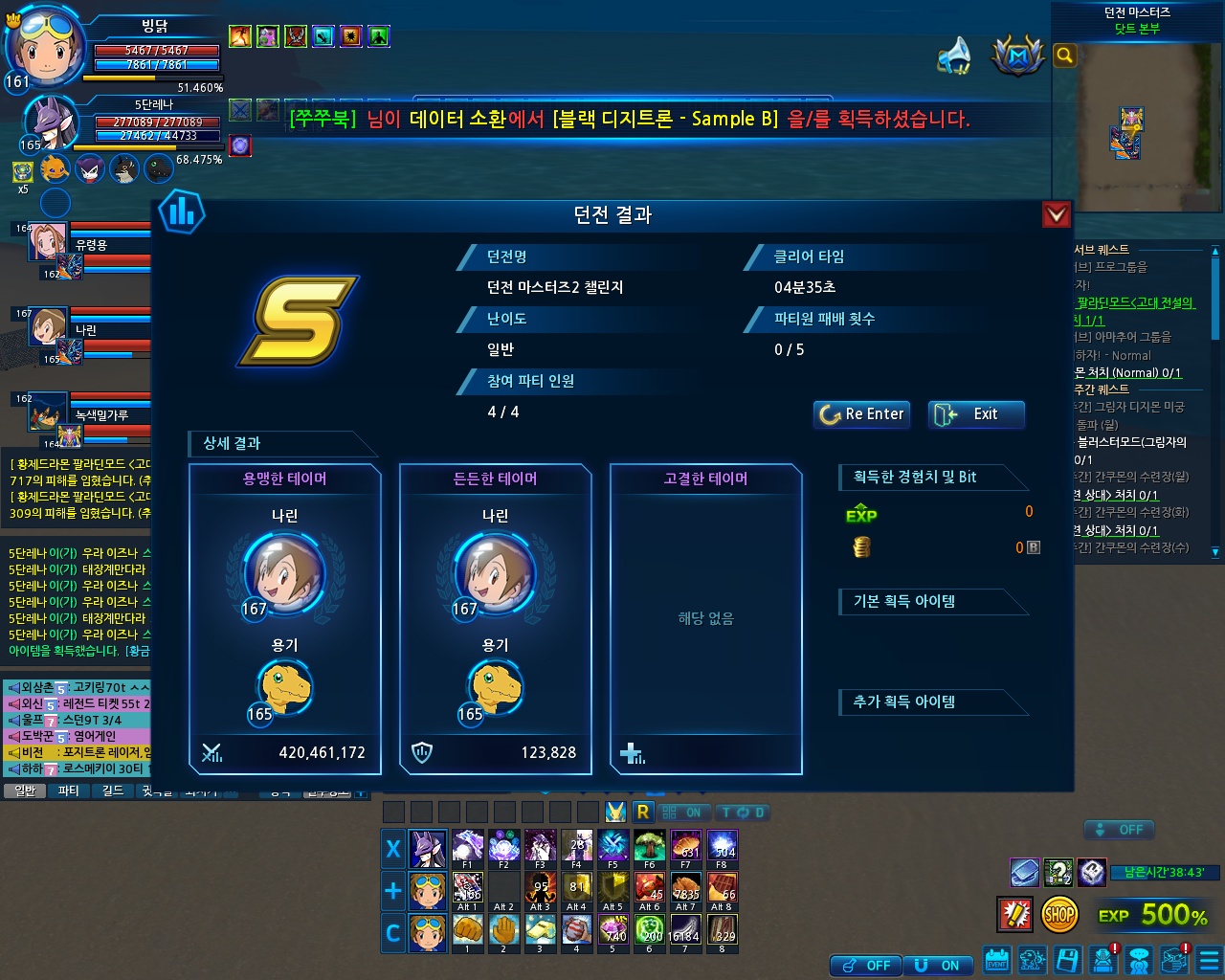
Task: Open the dungeon statistics chart icon
Action: (181, 212)
